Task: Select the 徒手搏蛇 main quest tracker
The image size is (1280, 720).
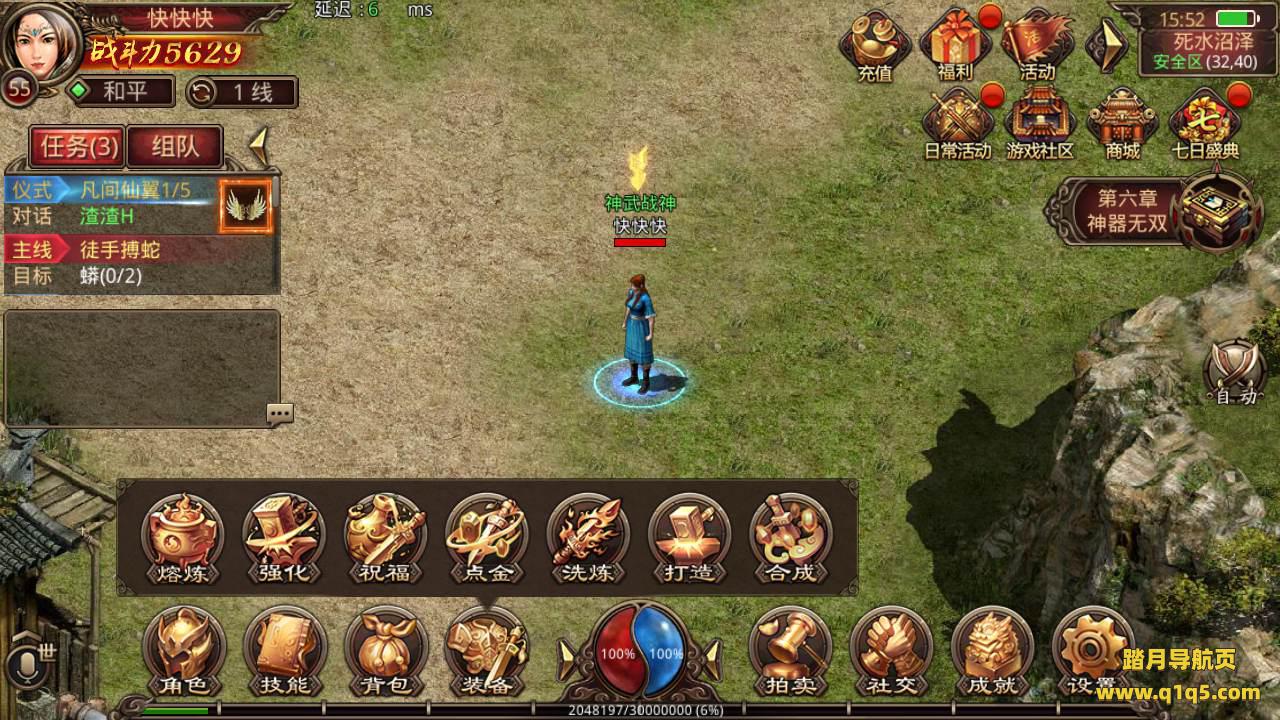Action: (120, 250)
